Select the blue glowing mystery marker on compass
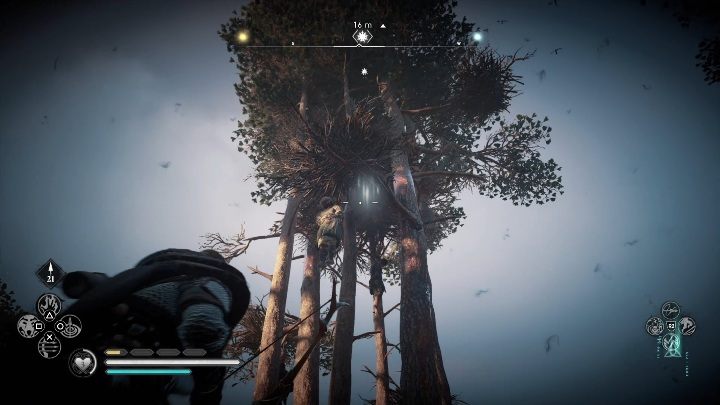Screen dimensions: 720x405 (477, 37)
